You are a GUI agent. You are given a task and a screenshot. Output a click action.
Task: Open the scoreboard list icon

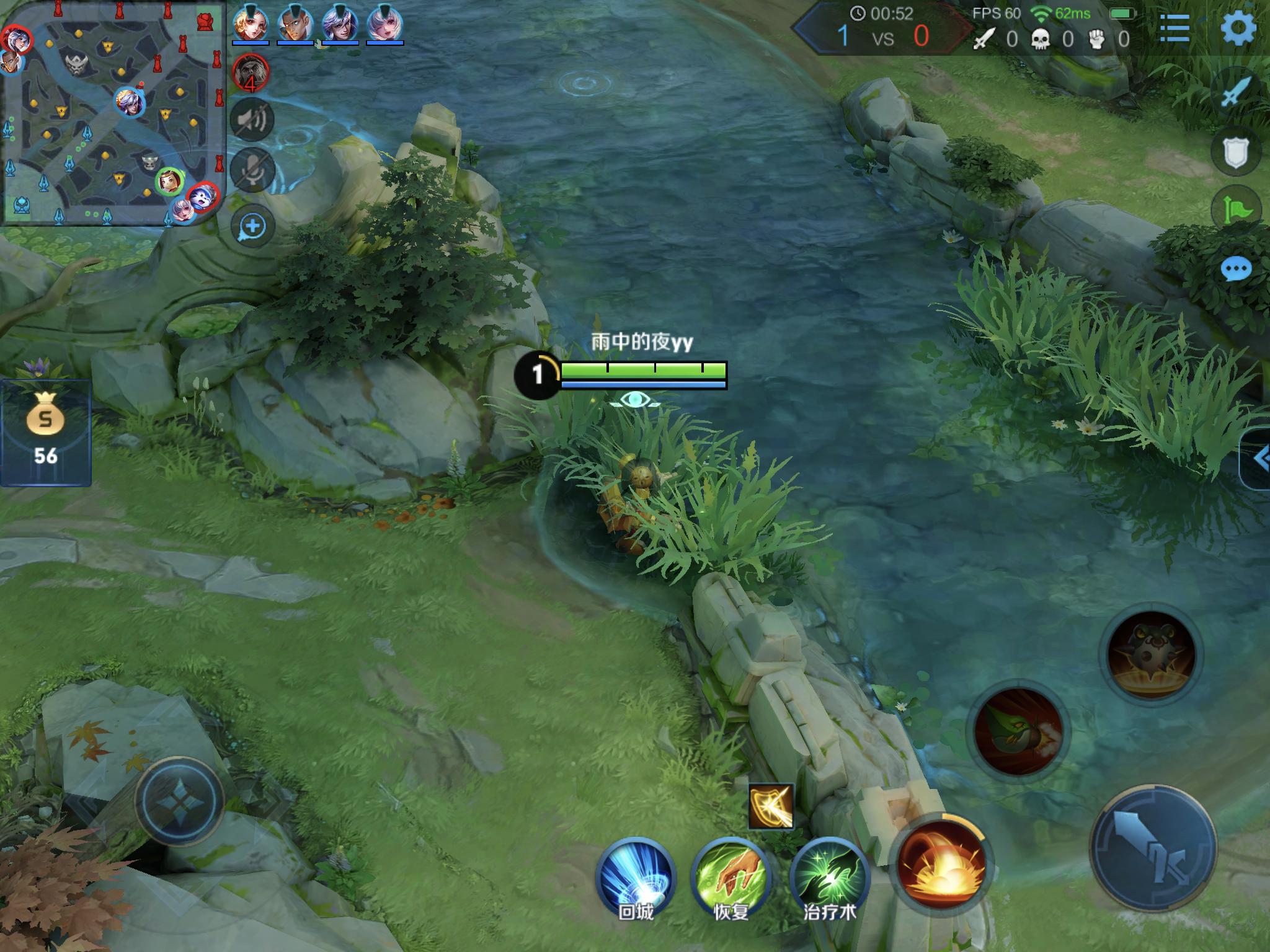click(x=1174, y=29)
